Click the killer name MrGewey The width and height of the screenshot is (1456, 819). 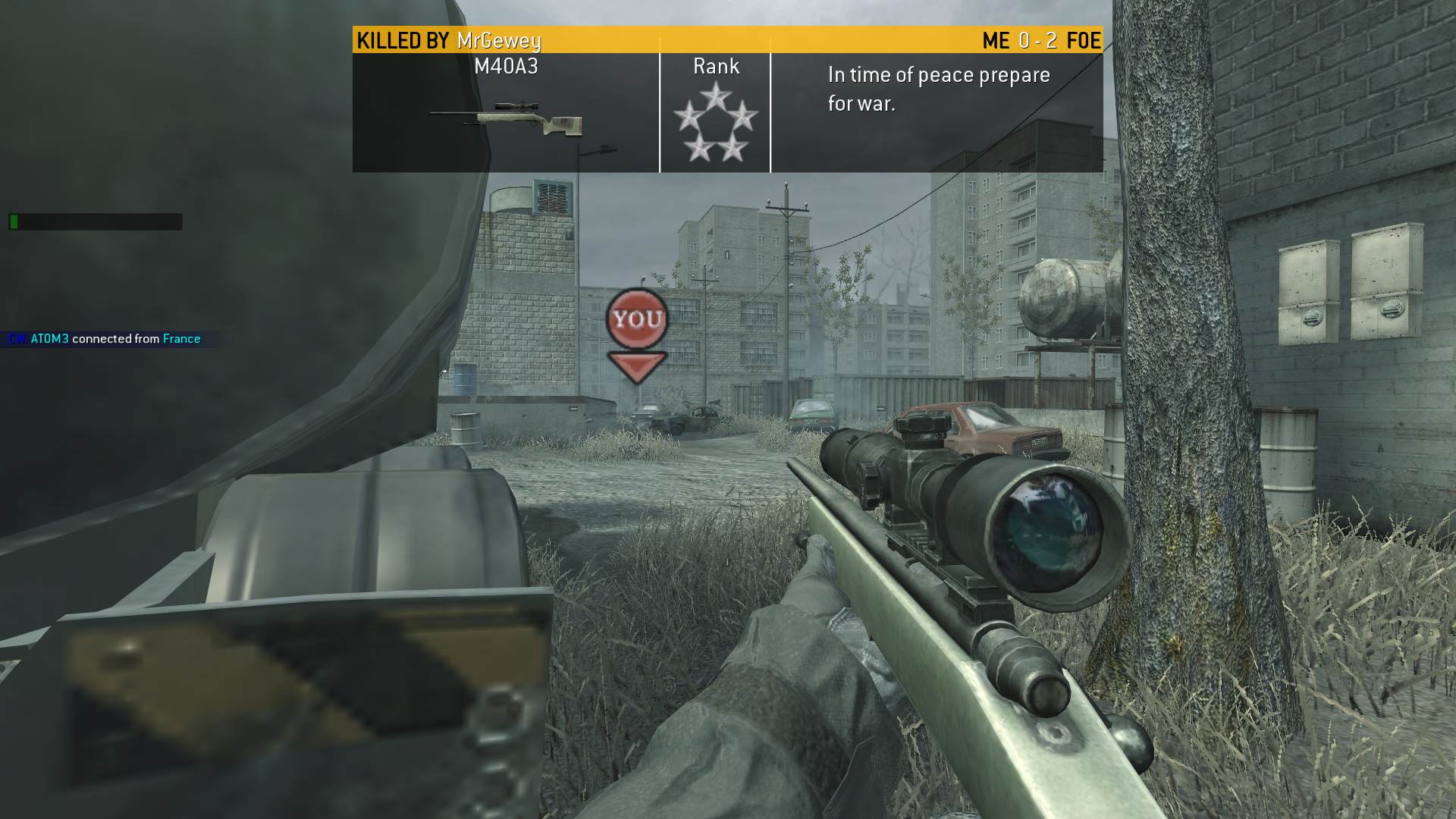(499, 40)
